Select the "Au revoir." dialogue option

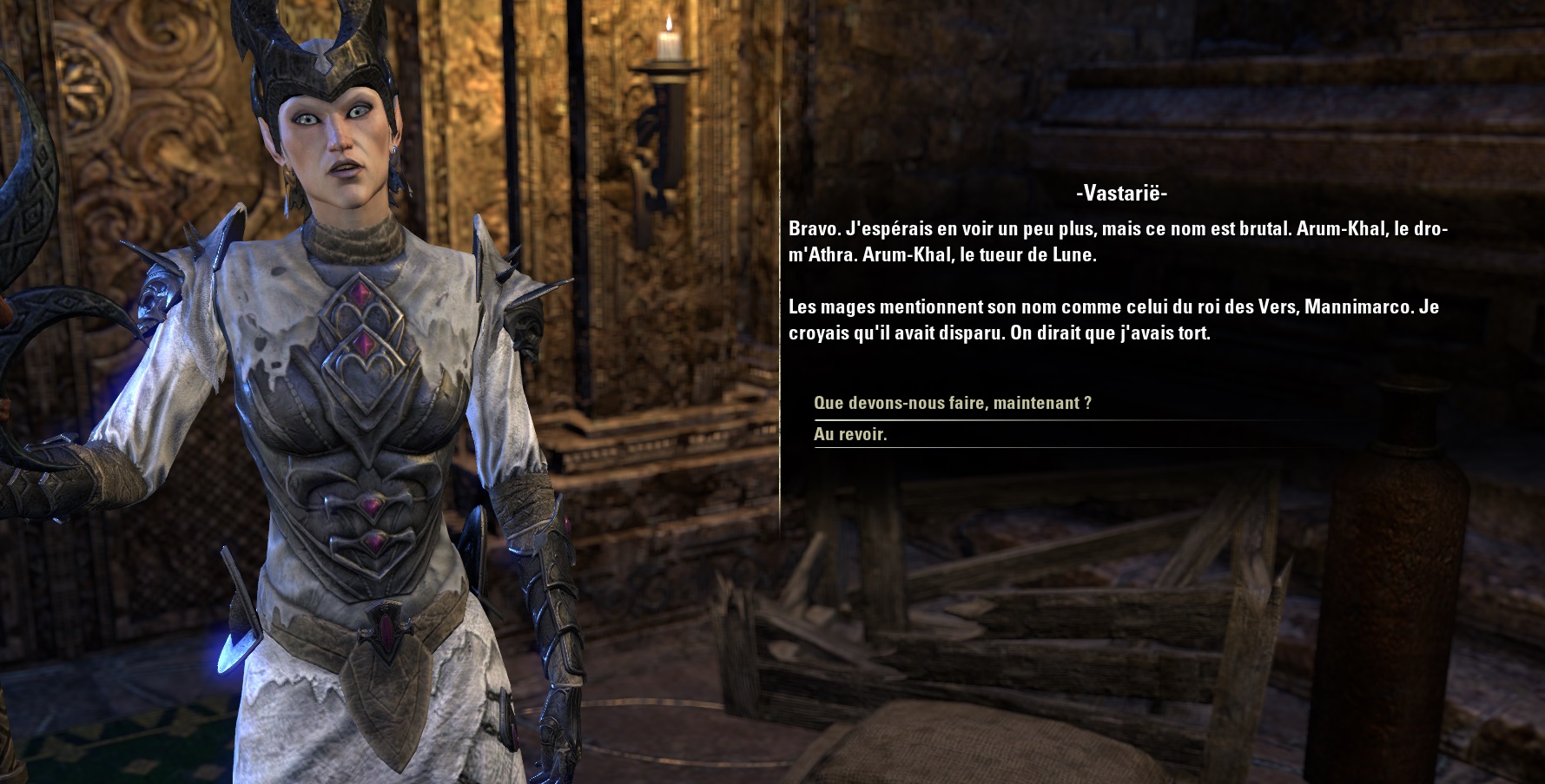click(x=850, y=434)
